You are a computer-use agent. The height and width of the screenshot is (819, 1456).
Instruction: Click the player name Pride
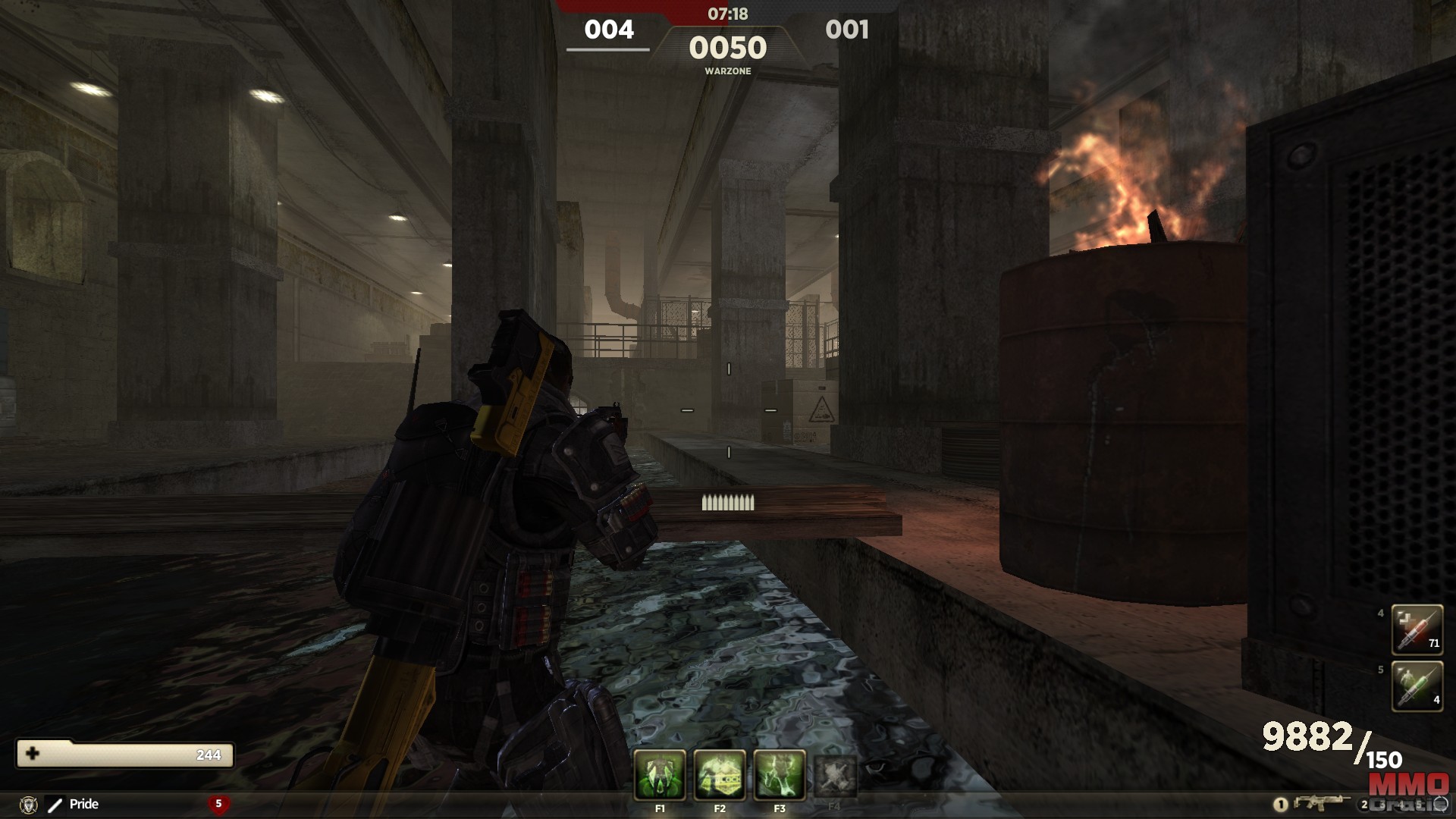tap(83, 804)
